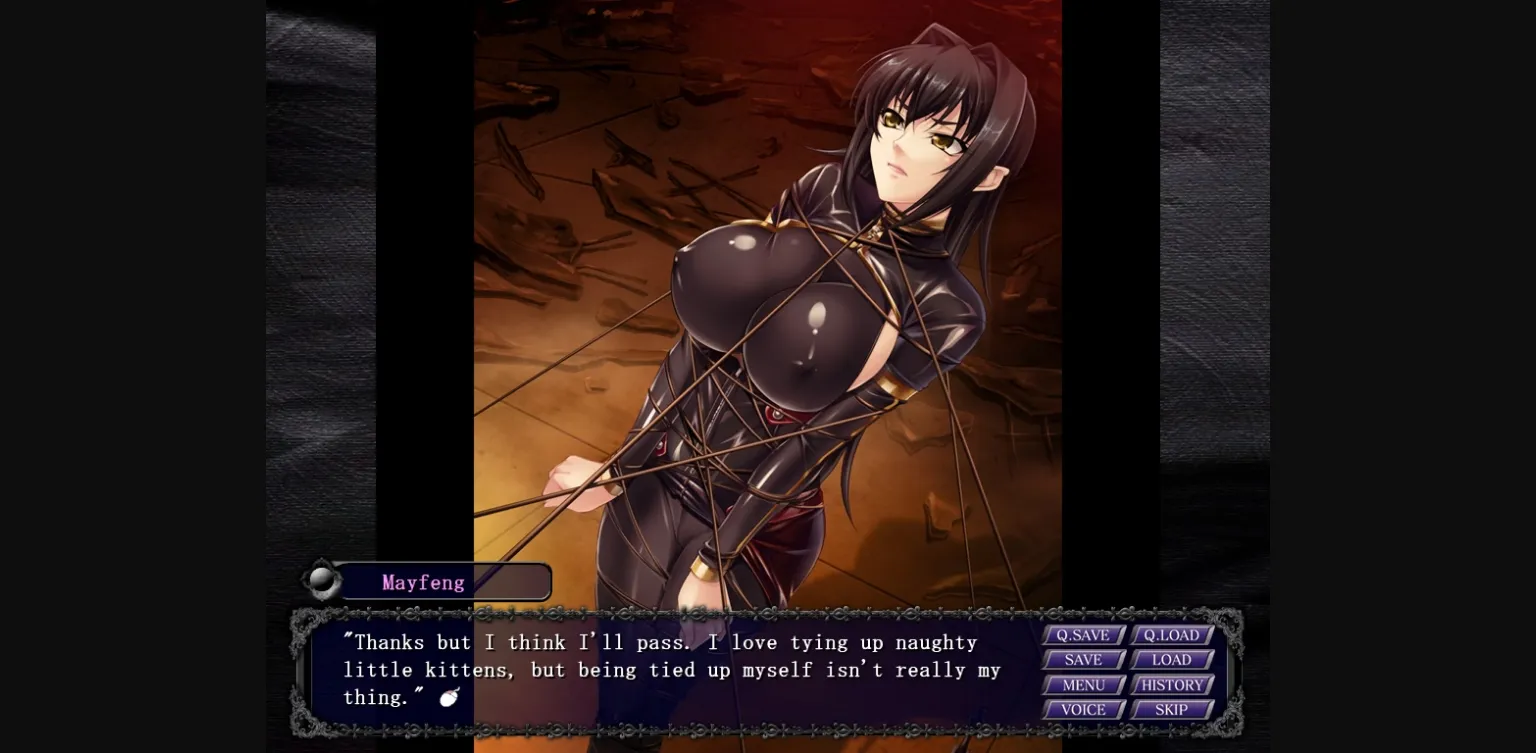
Task: Open the LOAD screen
Action: 1171,660
